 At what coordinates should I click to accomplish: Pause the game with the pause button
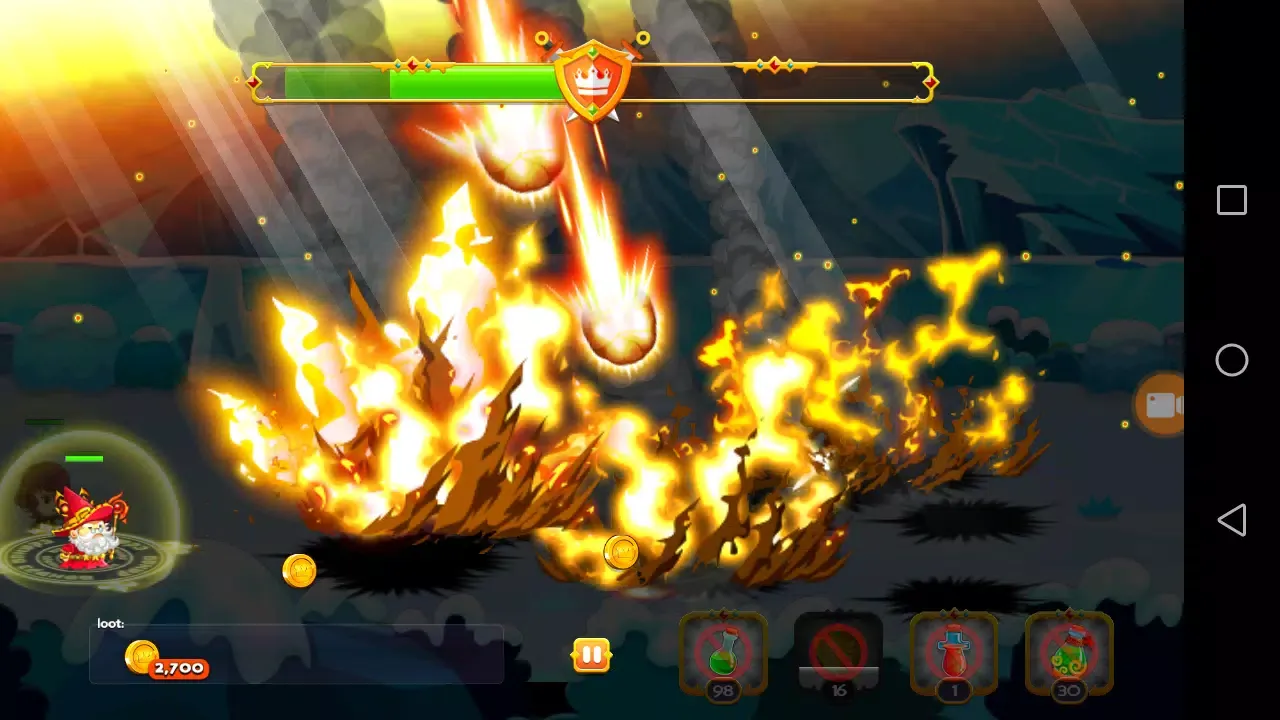pyautogui.click(x=590, y=655)
